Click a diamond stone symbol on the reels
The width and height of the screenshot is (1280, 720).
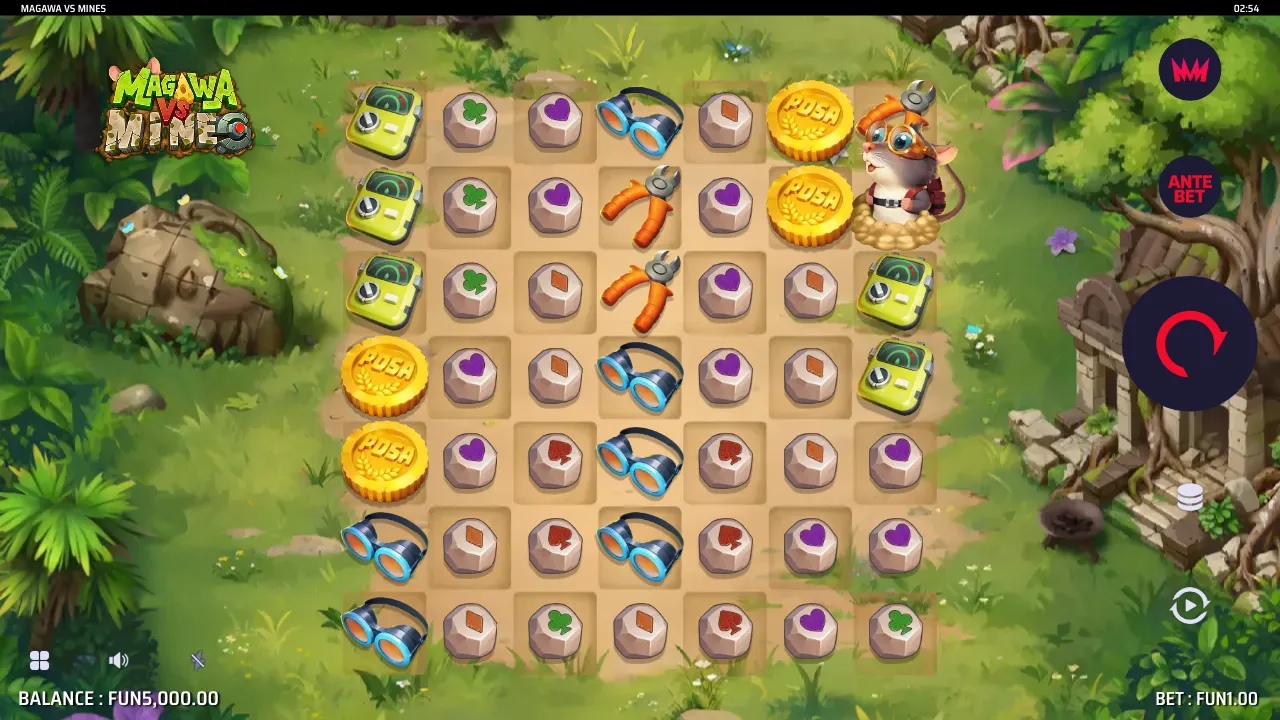[725, 120]
